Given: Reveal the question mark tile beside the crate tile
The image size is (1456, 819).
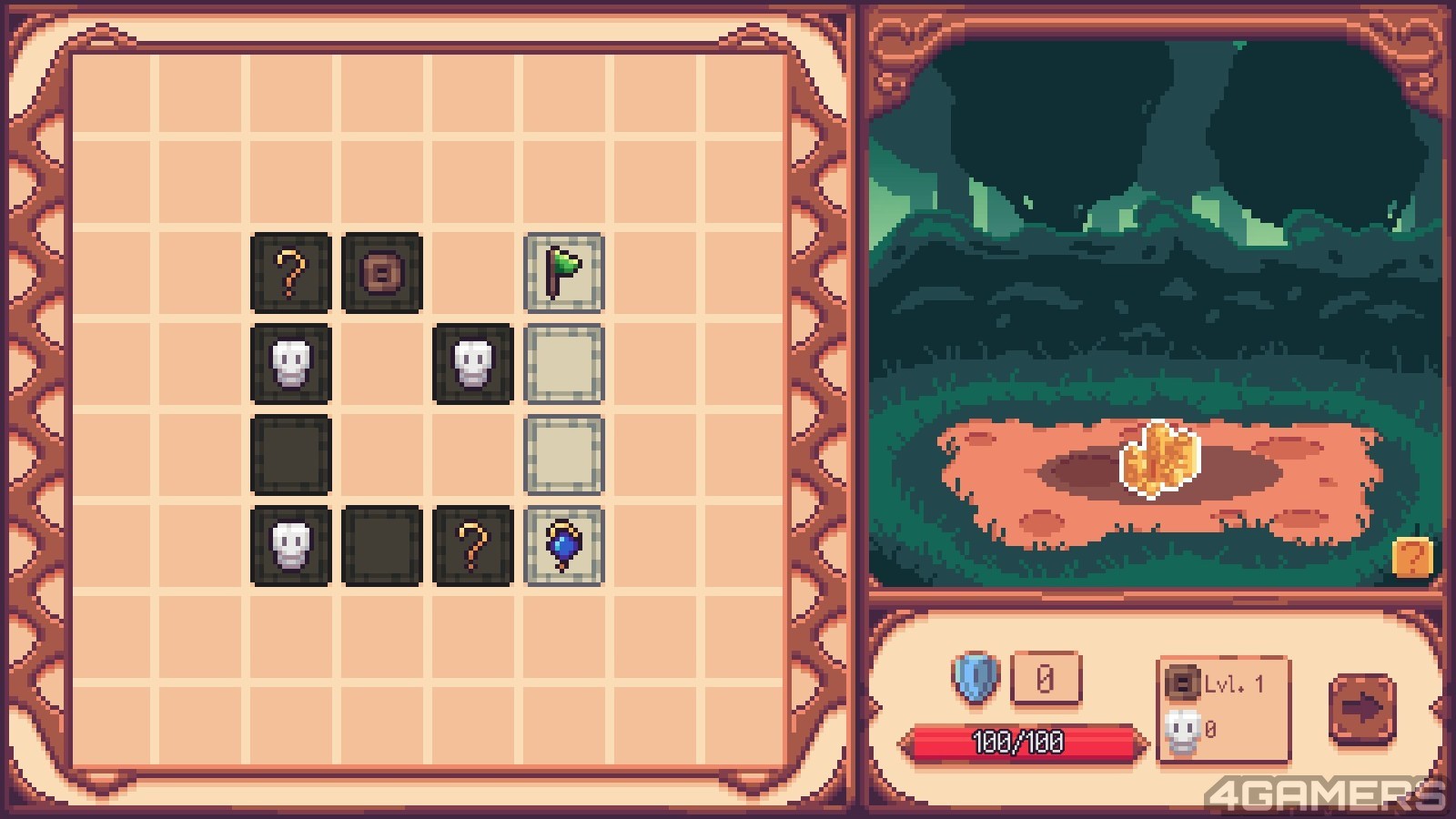Looking at the screenshot, I should pos(291,272).
